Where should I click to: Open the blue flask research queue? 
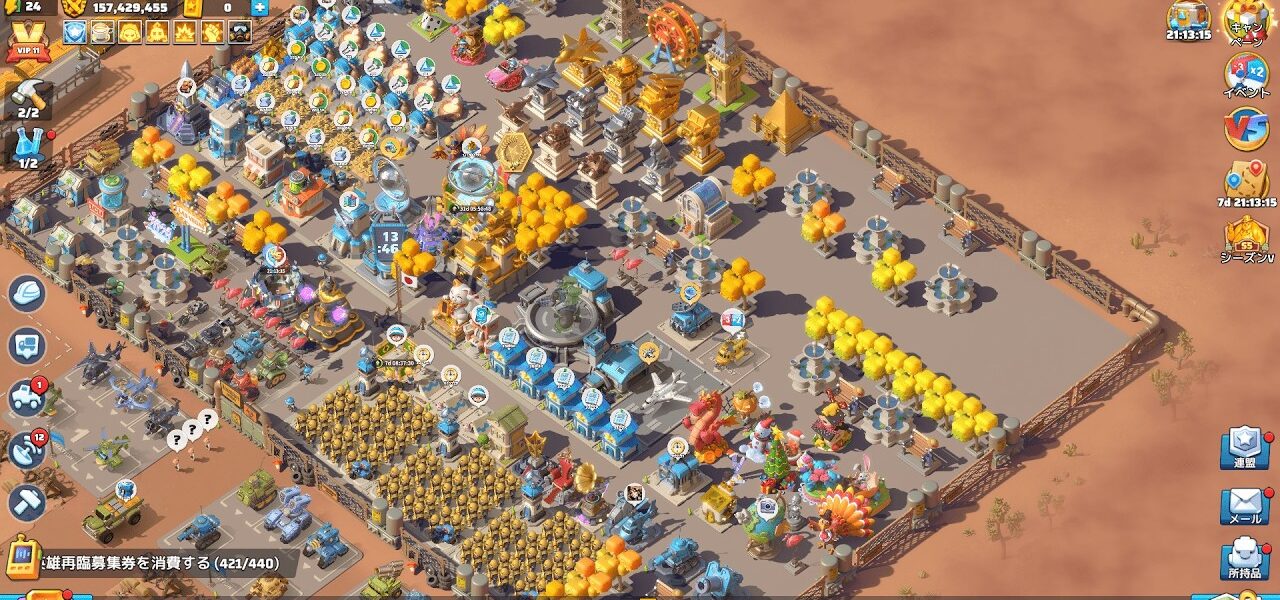click(x=28, y=148)
